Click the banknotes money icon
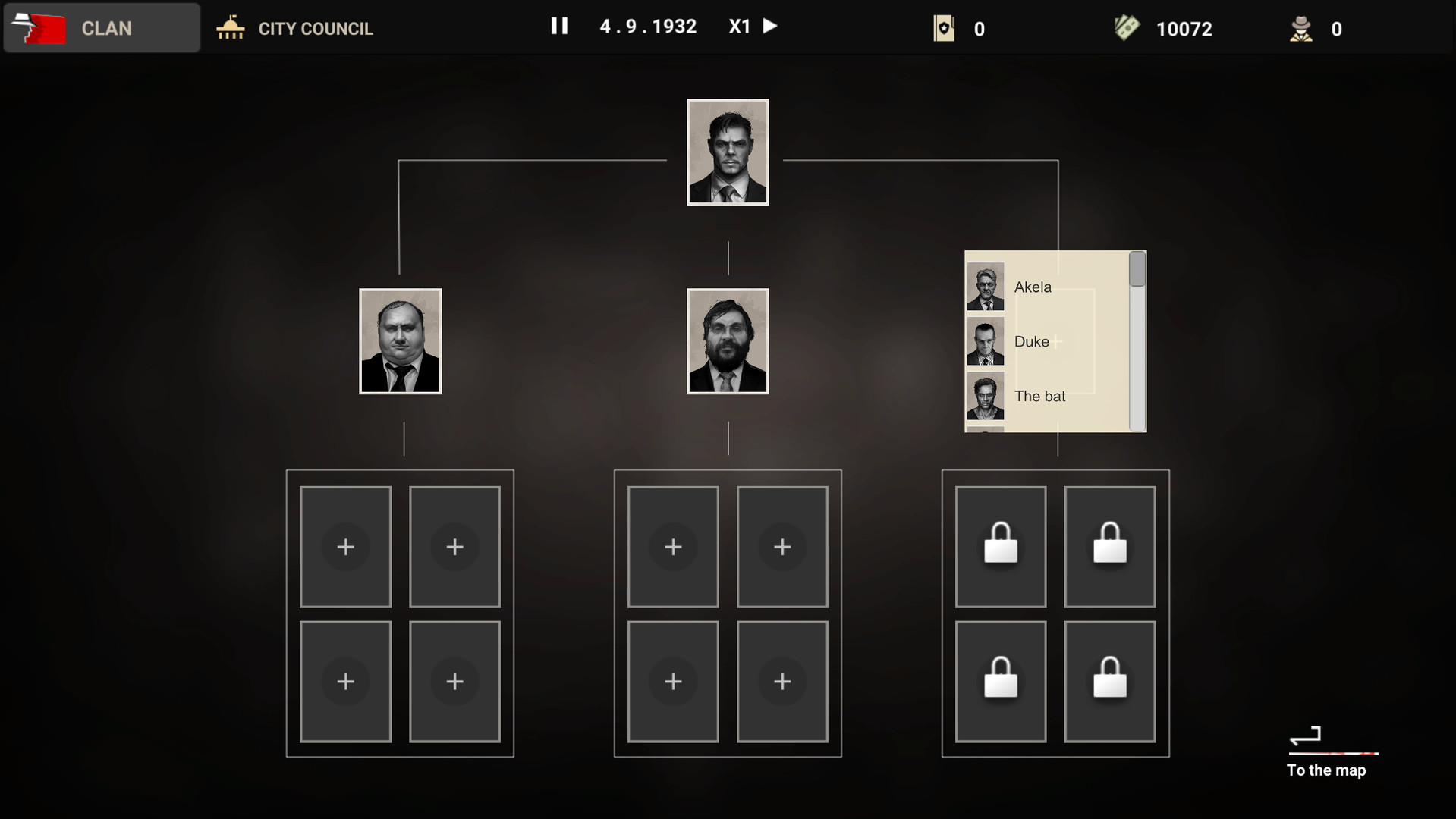 tap(1127, 27)
